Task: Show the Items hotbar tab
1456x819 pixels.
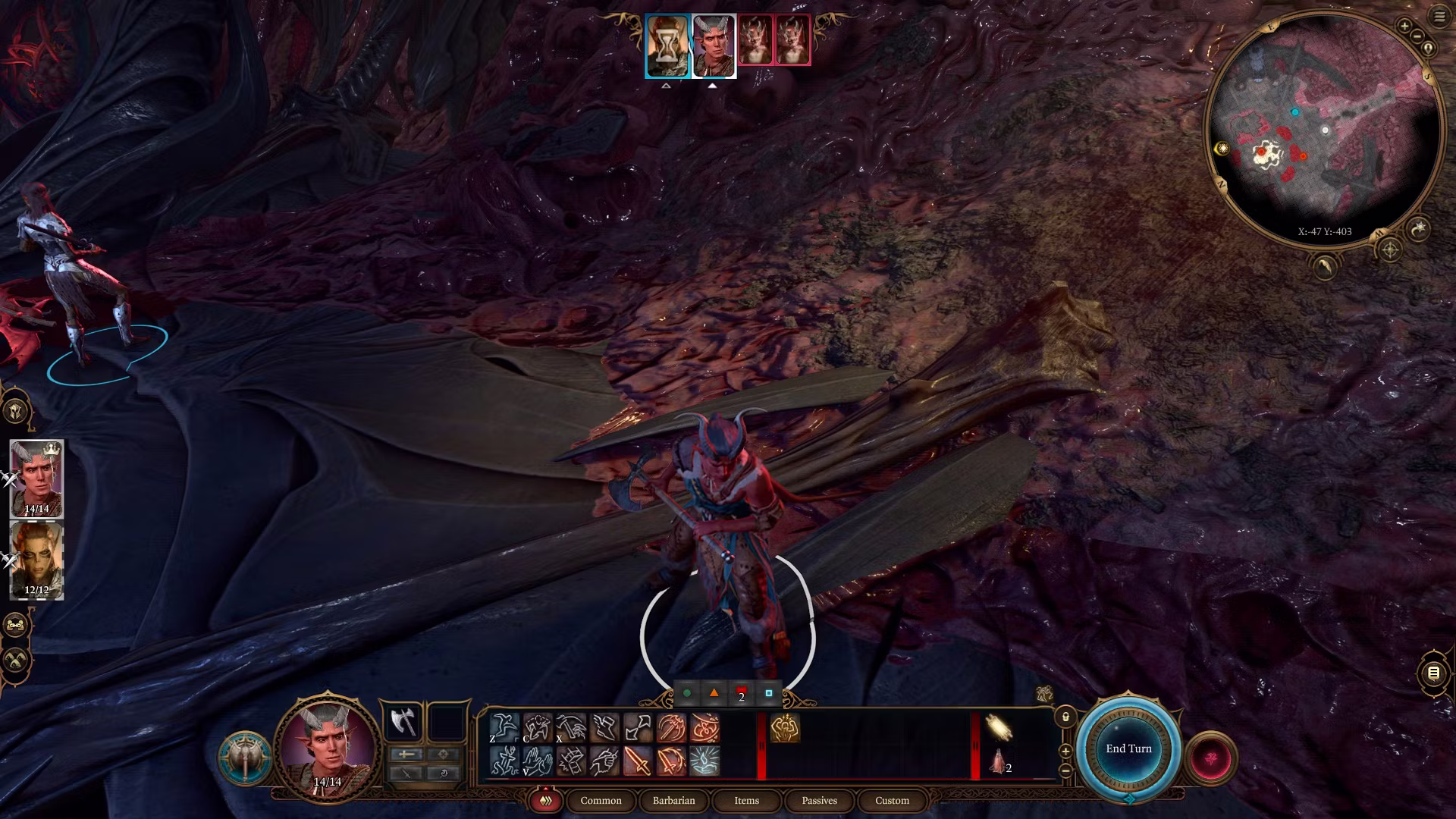Action: point(746,801)
